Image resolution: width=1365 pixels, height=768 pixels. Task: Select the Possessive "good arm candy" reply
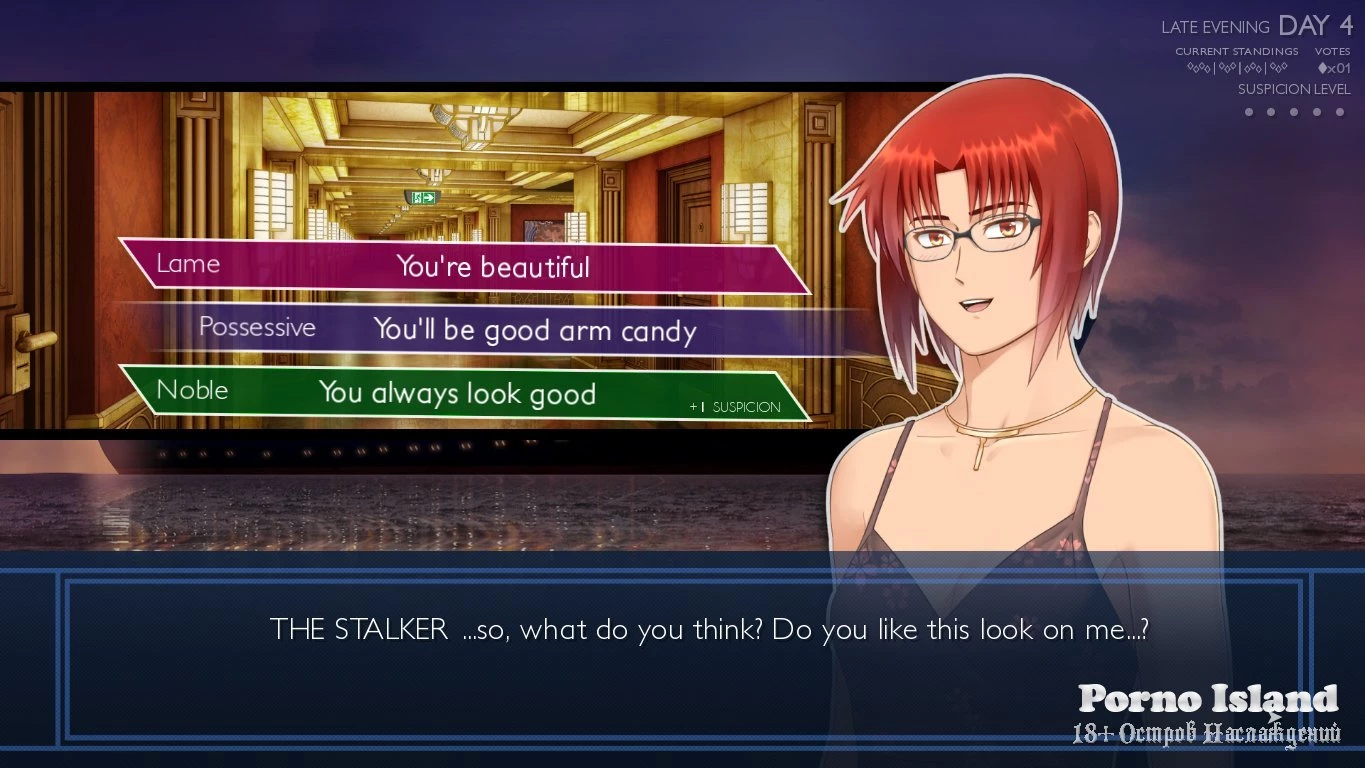(x=534, y=330)
